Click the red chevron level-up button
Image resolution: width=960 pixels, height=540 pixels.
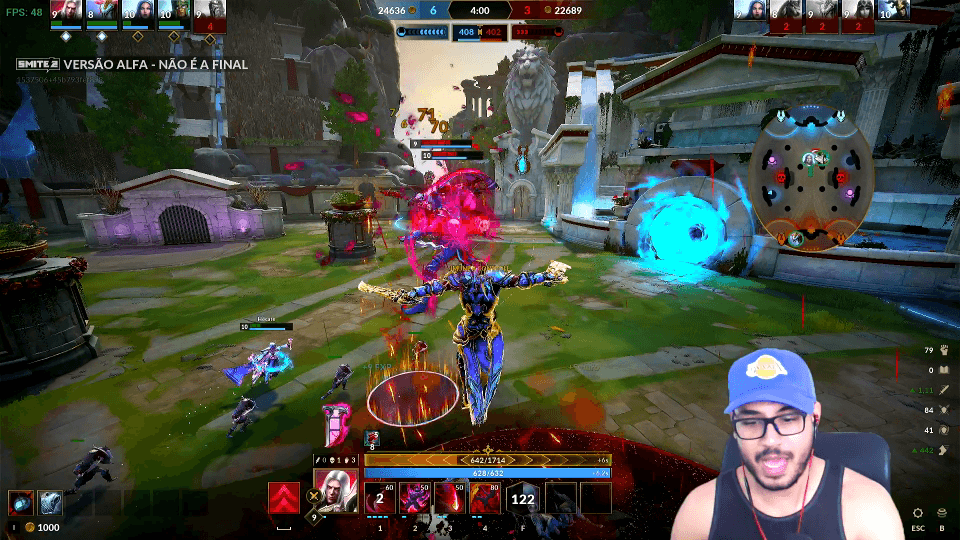[285, 498]
